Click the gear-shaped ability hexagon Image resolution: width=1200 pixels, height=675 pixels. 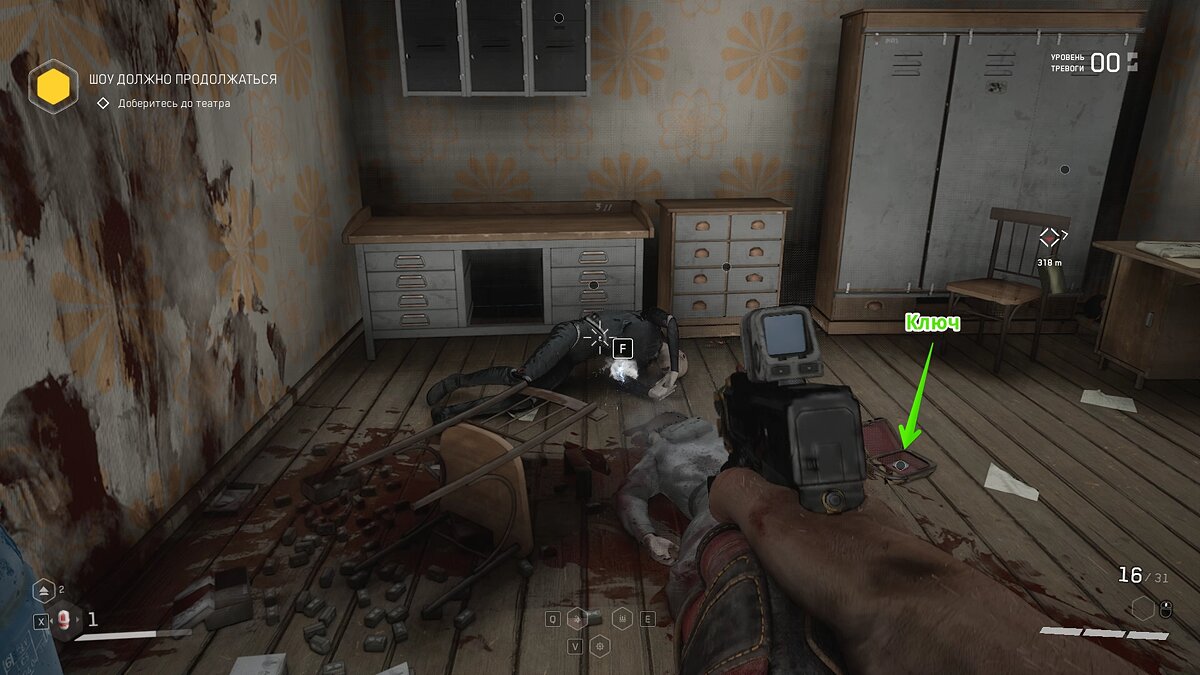point(599,646)
